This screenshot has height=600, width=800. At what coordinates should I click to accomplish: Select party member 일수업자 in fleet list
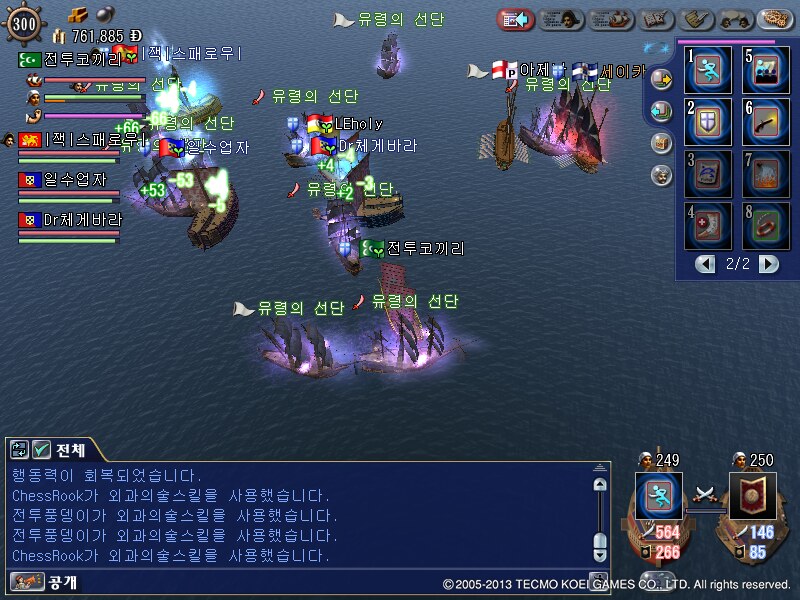(x=68, y=180)
